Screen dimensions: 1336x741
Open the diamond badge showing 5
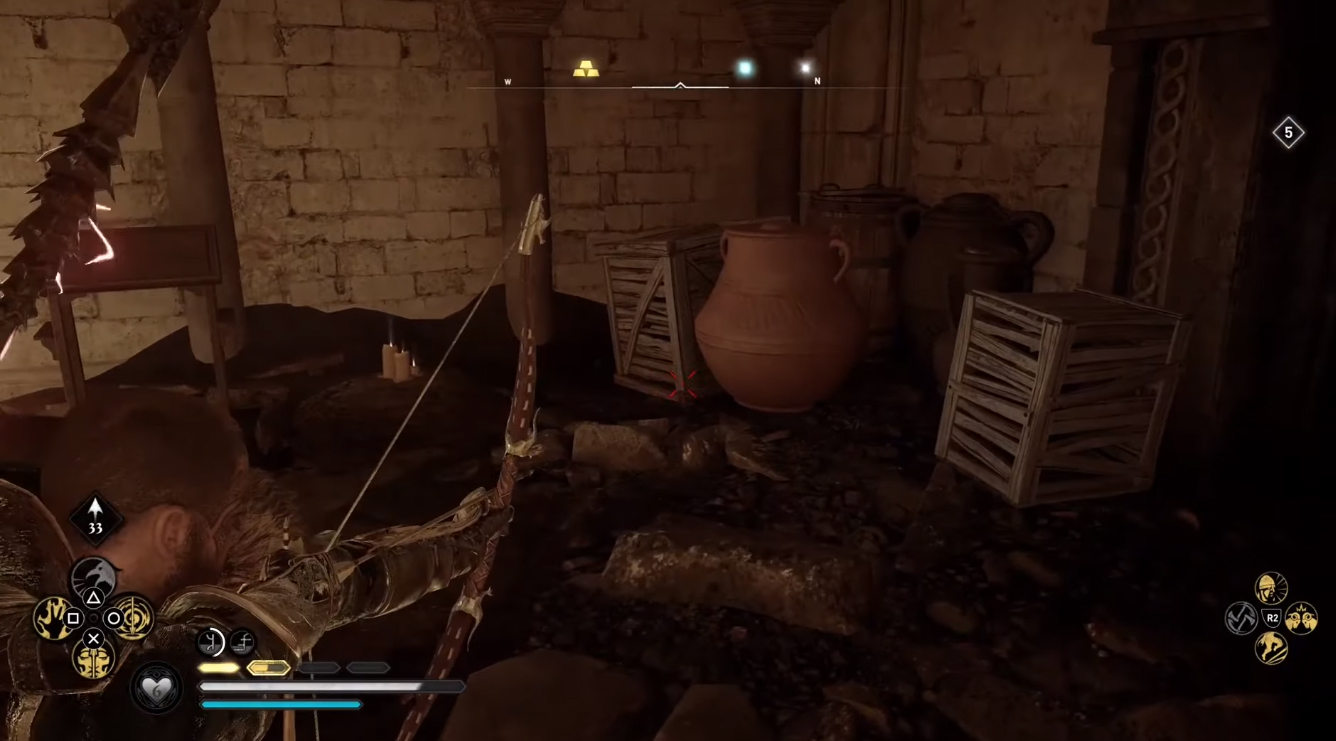click(1288, 132)
